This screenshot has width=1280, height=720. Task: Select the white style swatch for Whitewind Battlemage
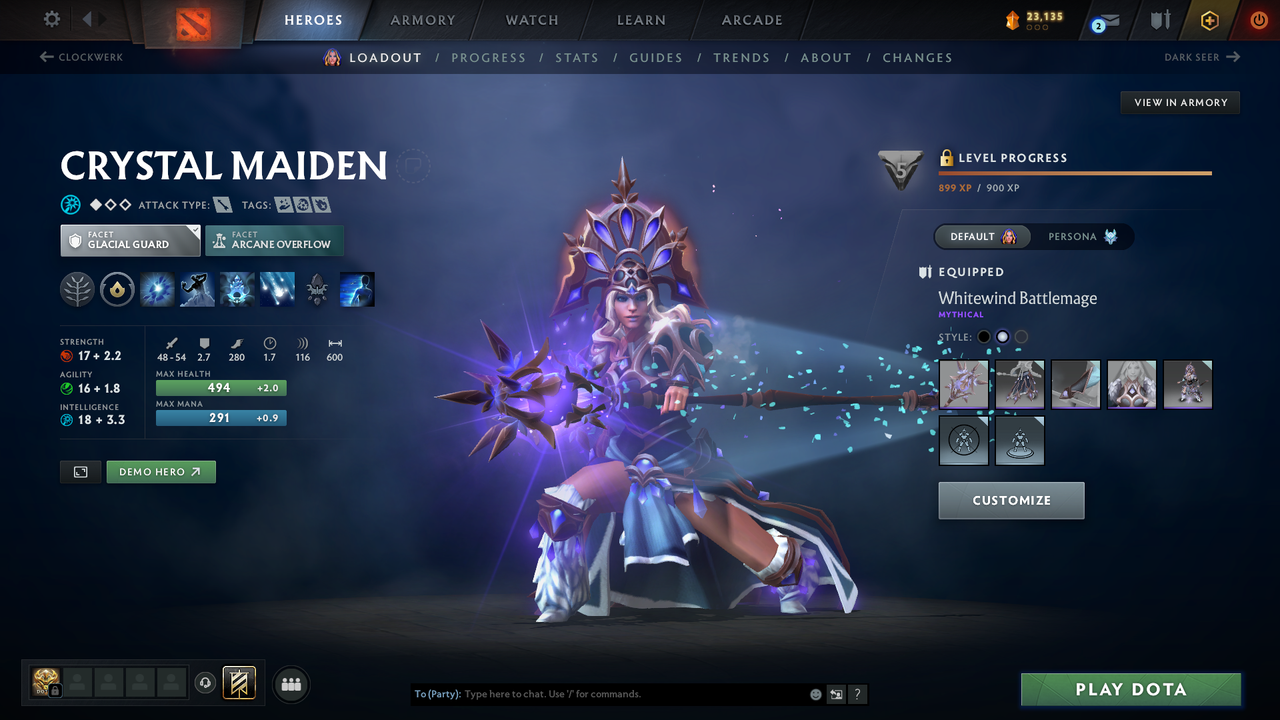1002,337
